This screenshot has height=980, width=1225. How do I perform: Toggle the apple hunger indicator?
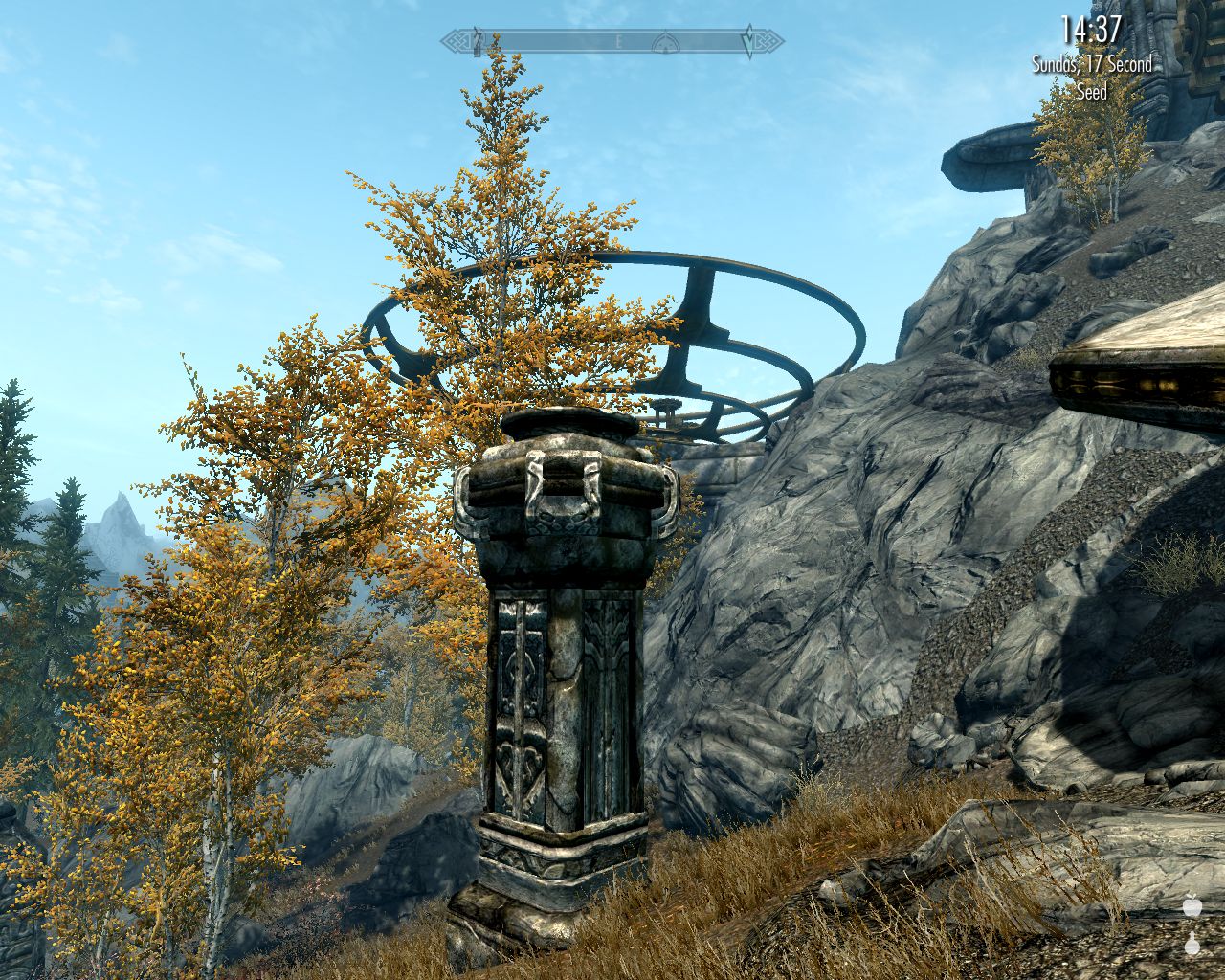[x=1192, y=907]
